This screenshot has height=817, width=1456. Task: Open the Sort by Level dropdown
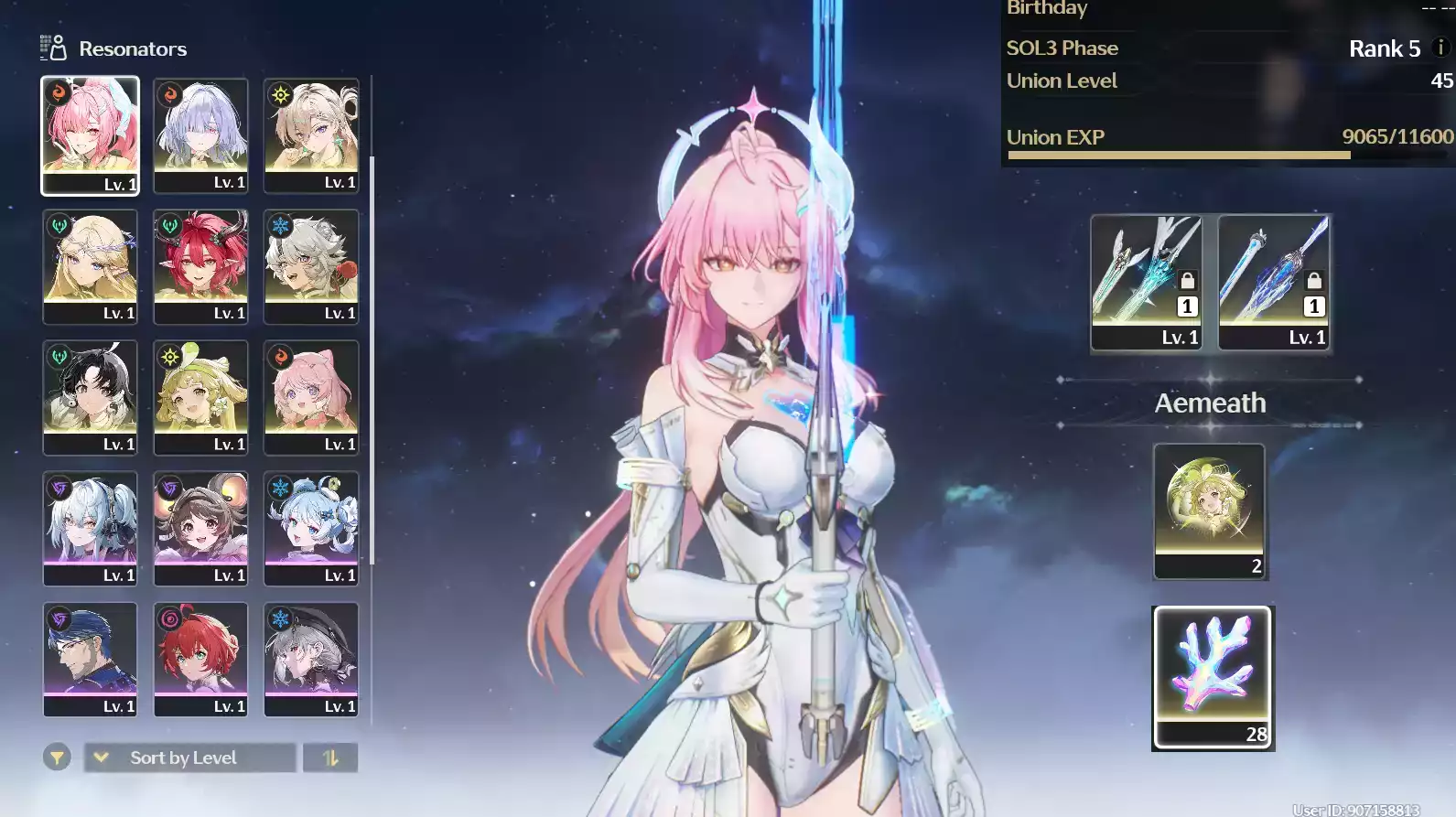coord(190,758)
